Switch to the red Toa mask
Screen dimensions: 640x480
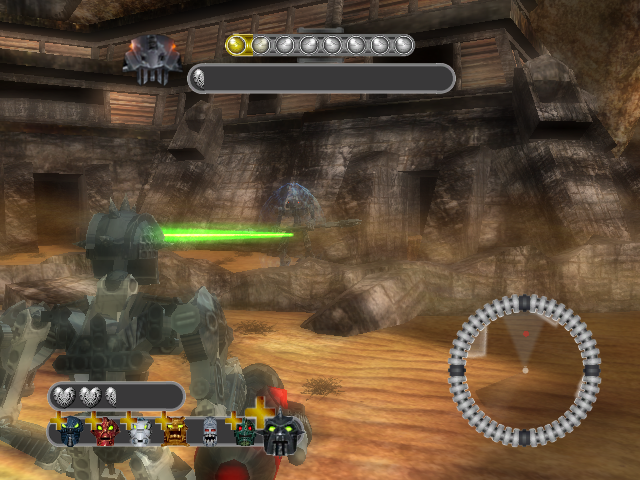[106, 431]
